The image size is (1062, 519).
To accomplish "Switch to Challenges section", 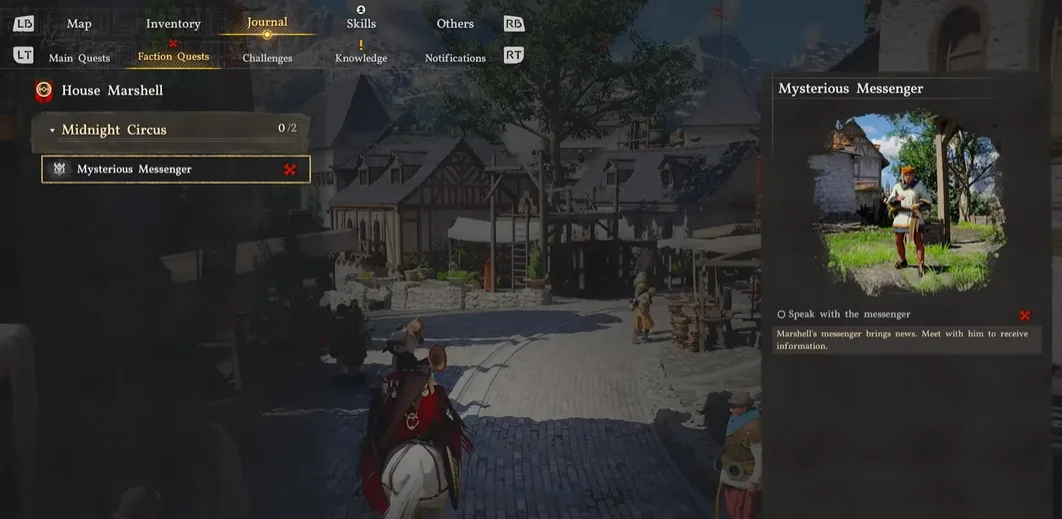I will (267, 58).
